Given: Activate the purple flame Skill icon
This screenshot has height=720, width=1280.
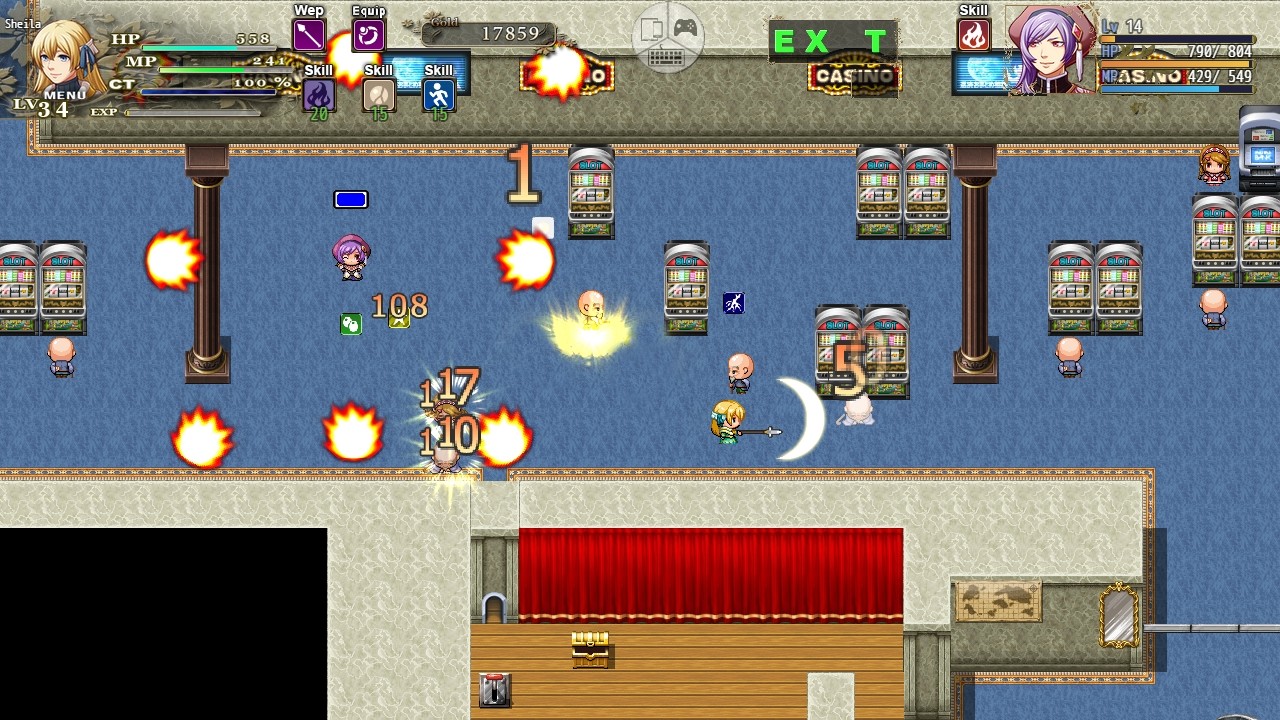Looking at the screenshot, I should pyautogui.click(x=318, y=94).
